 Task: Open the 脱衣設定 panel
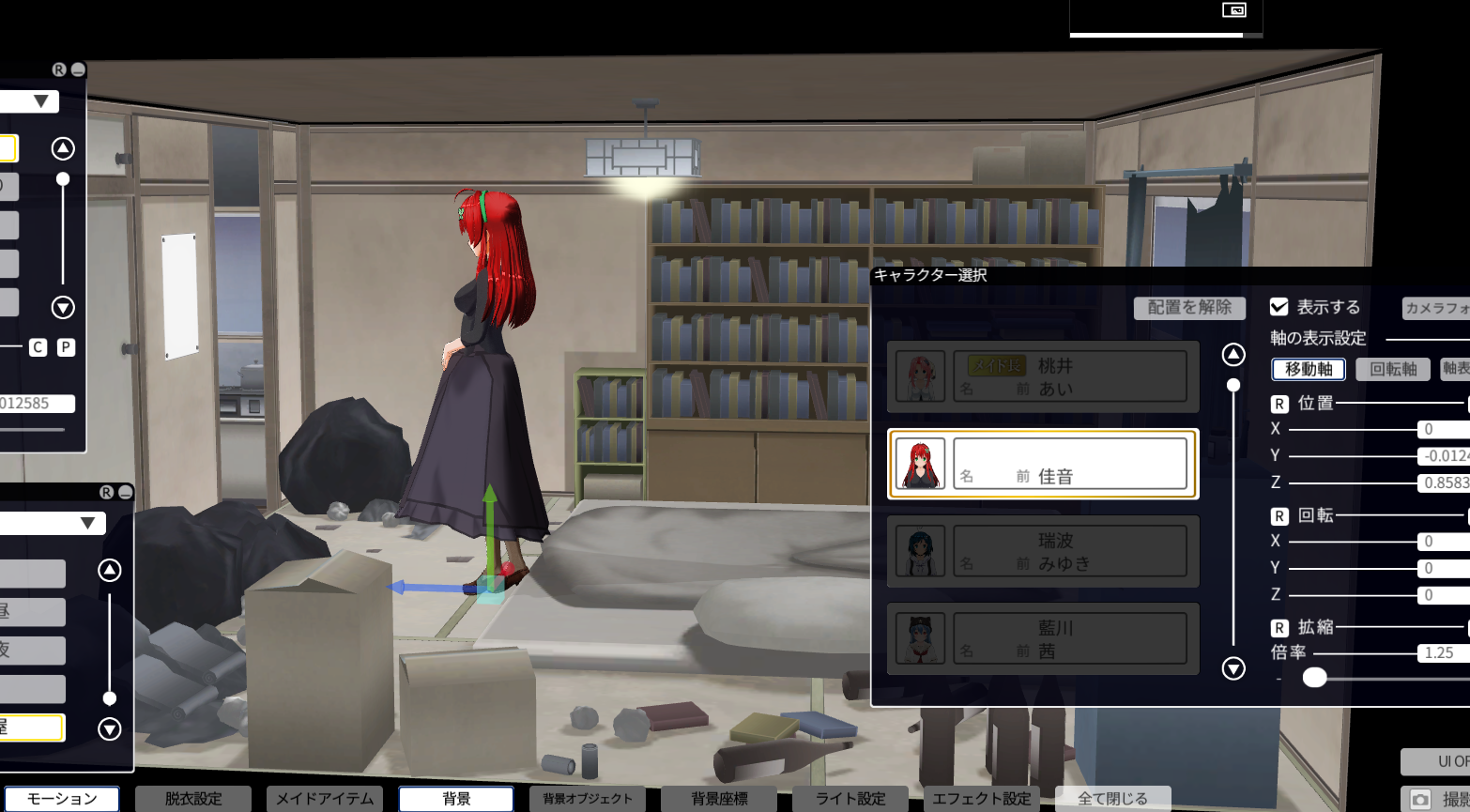193,799
